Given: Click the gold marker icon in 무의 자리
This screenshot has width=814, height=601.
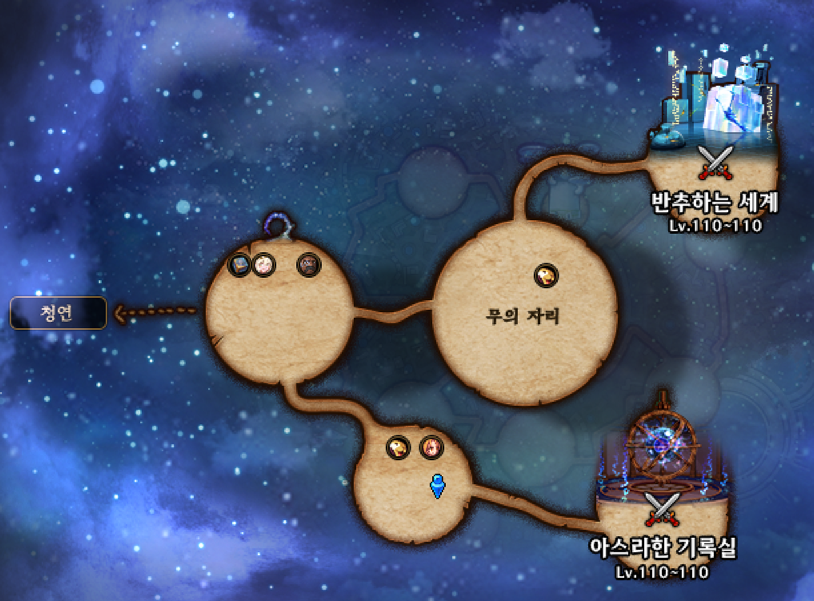Looking at the screenshot, I should point(546,275).
